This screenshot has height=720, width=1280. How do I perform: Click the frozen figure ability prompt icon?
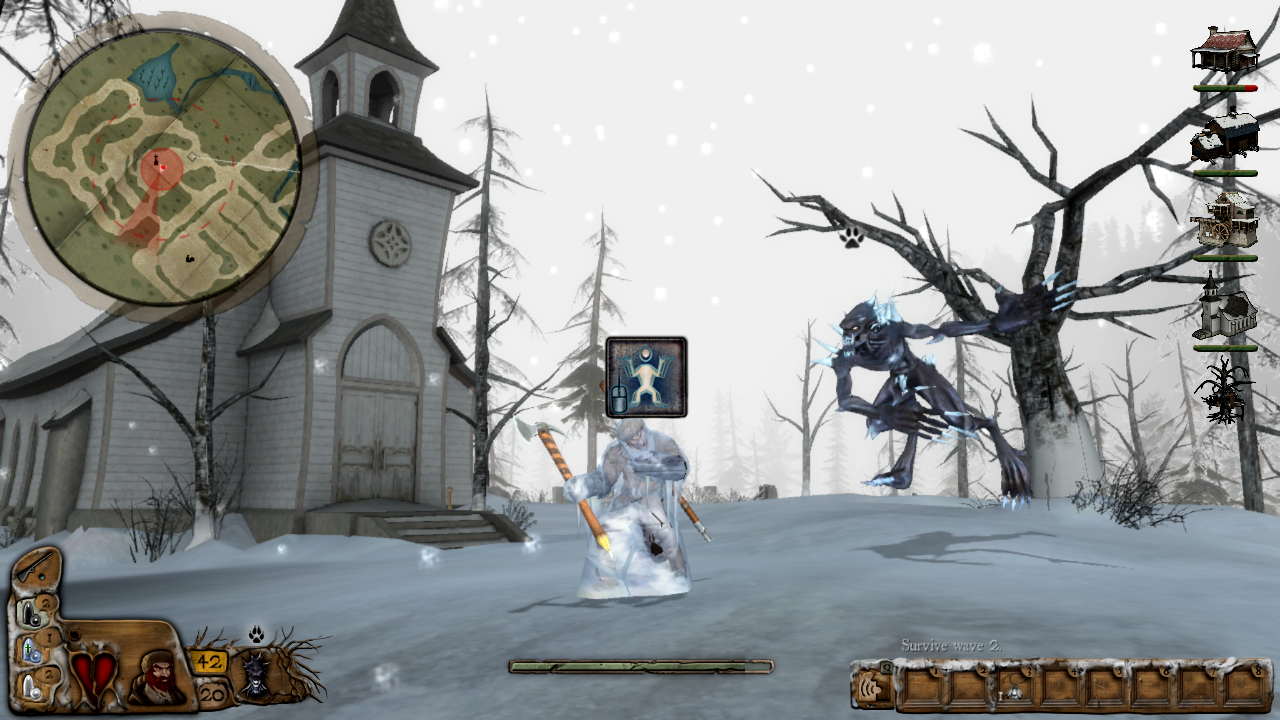646,377
